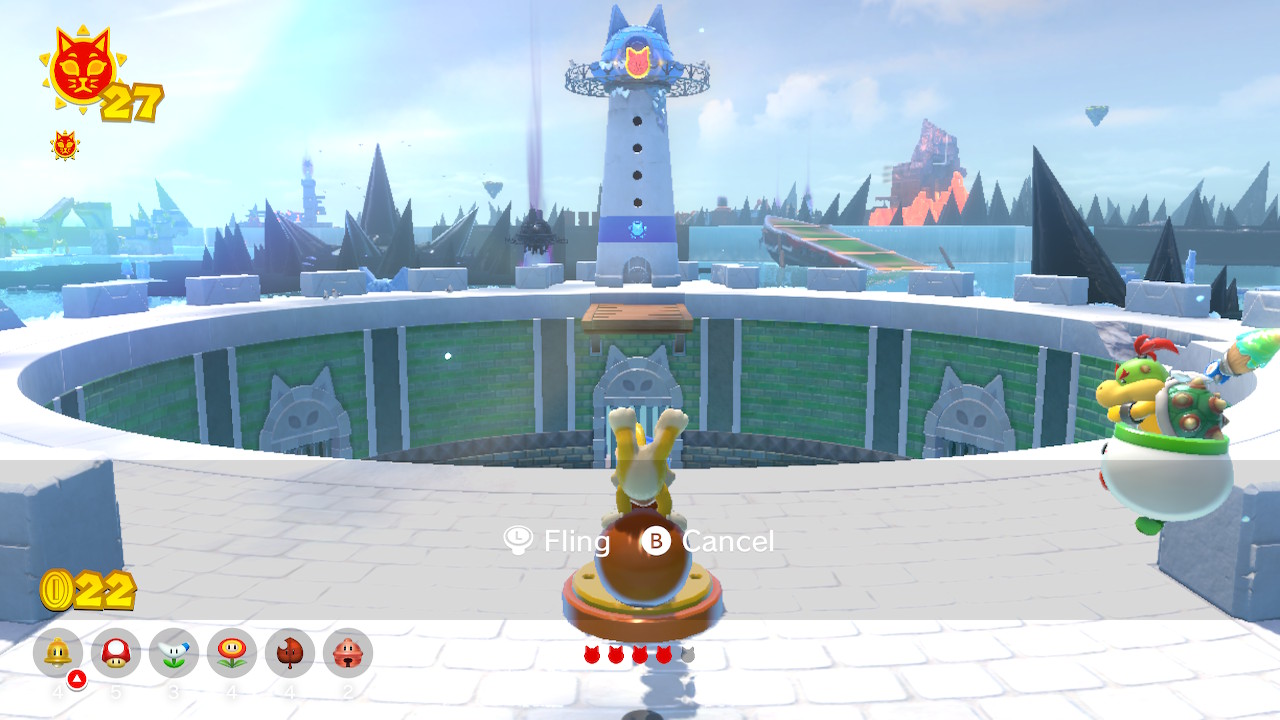Select the Lucky Bell reserve item
This screenshot has height=720, width=1280.
click(348, 653)
